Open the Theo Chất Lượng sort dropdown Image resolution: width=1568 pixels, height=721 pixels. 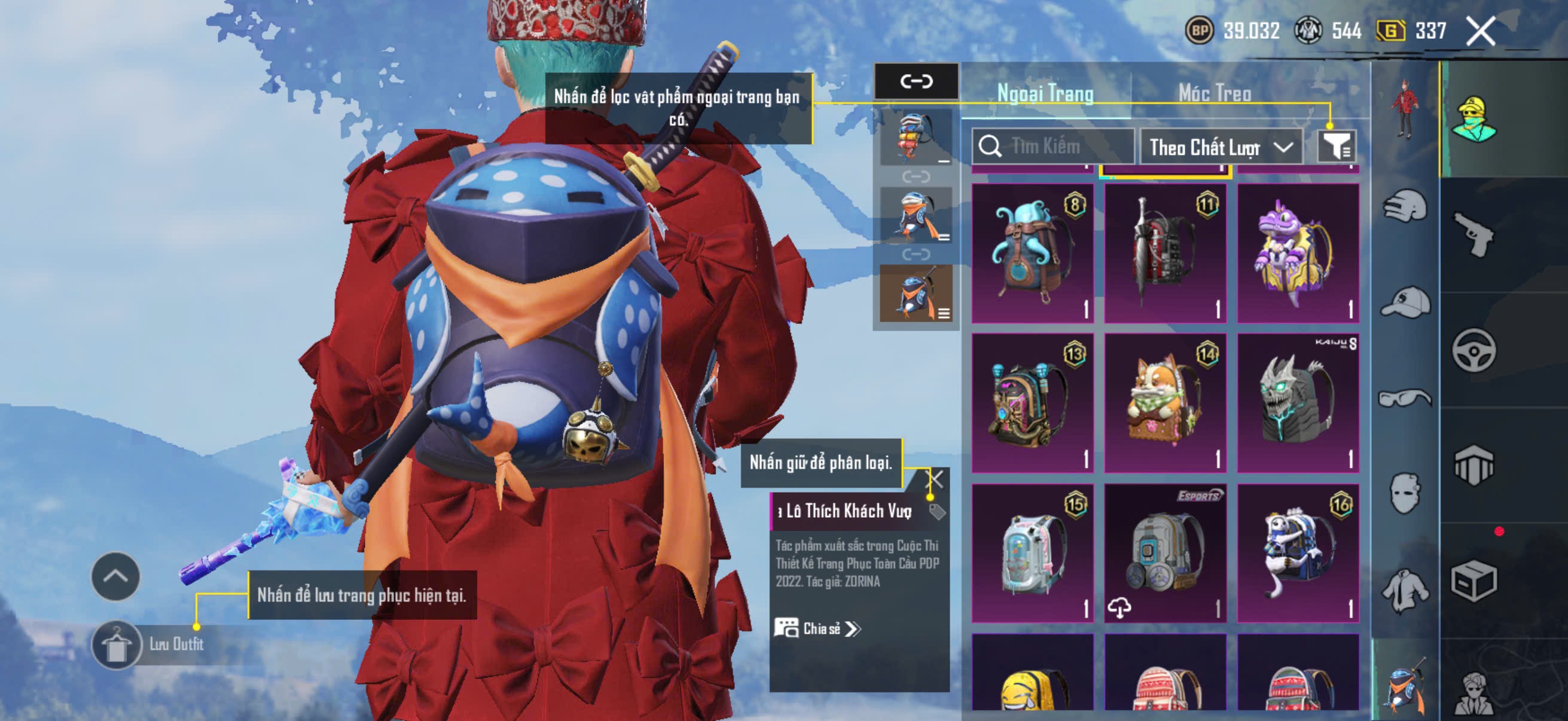coord(1221,147)
